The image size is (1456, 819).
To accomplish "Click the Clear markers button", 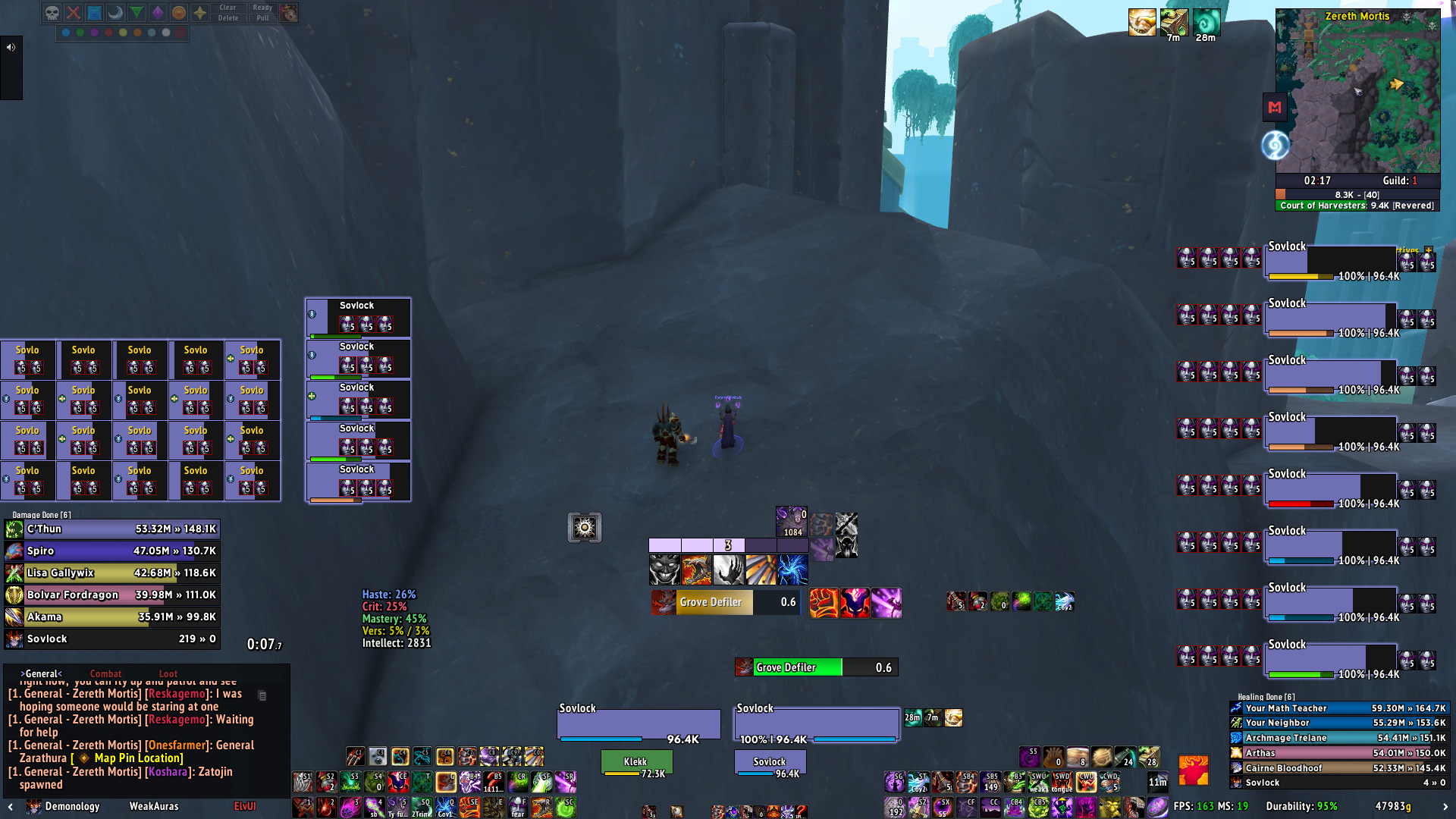I will [227, 8].
